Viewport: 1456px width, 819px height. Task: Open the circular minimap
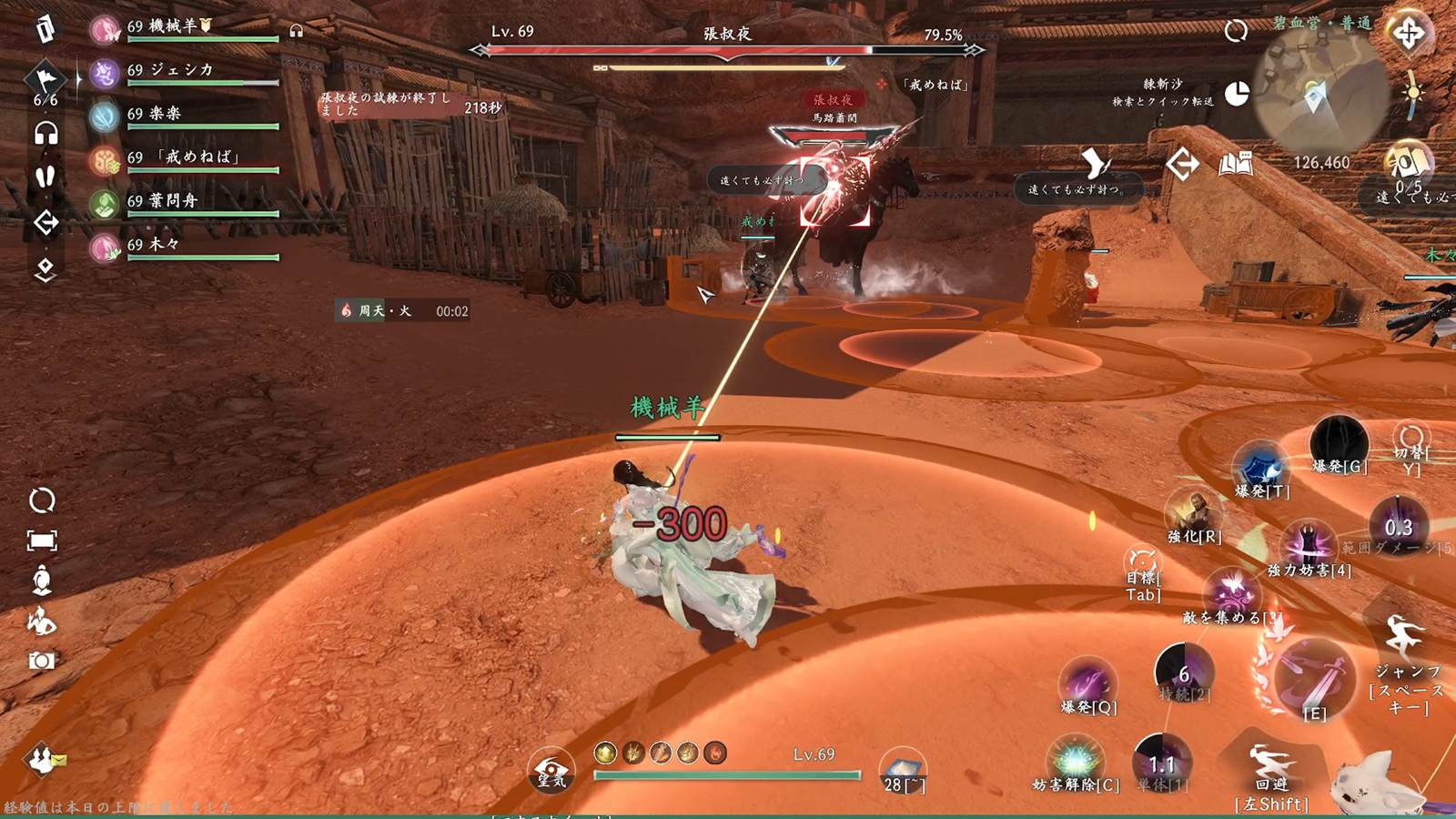1321,93
